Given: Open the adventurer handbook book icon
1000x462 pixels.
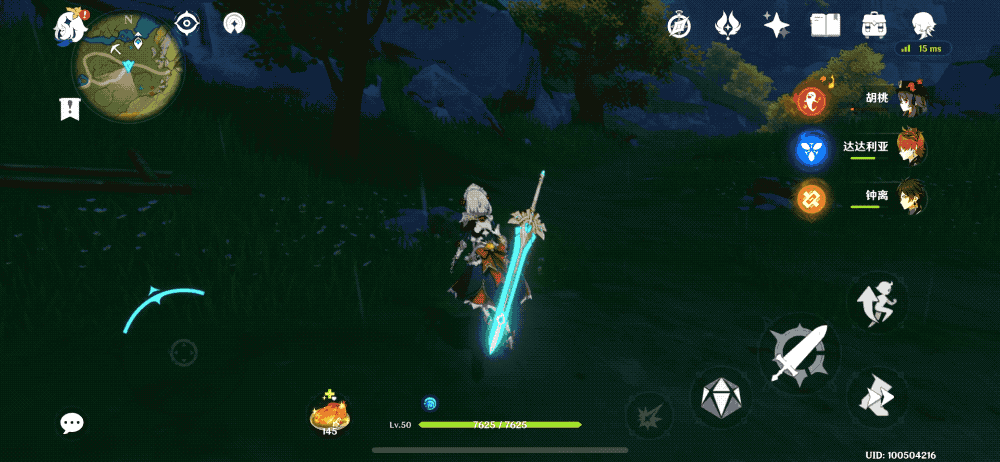Looking at the screenshot, I should tap(824, 26).
